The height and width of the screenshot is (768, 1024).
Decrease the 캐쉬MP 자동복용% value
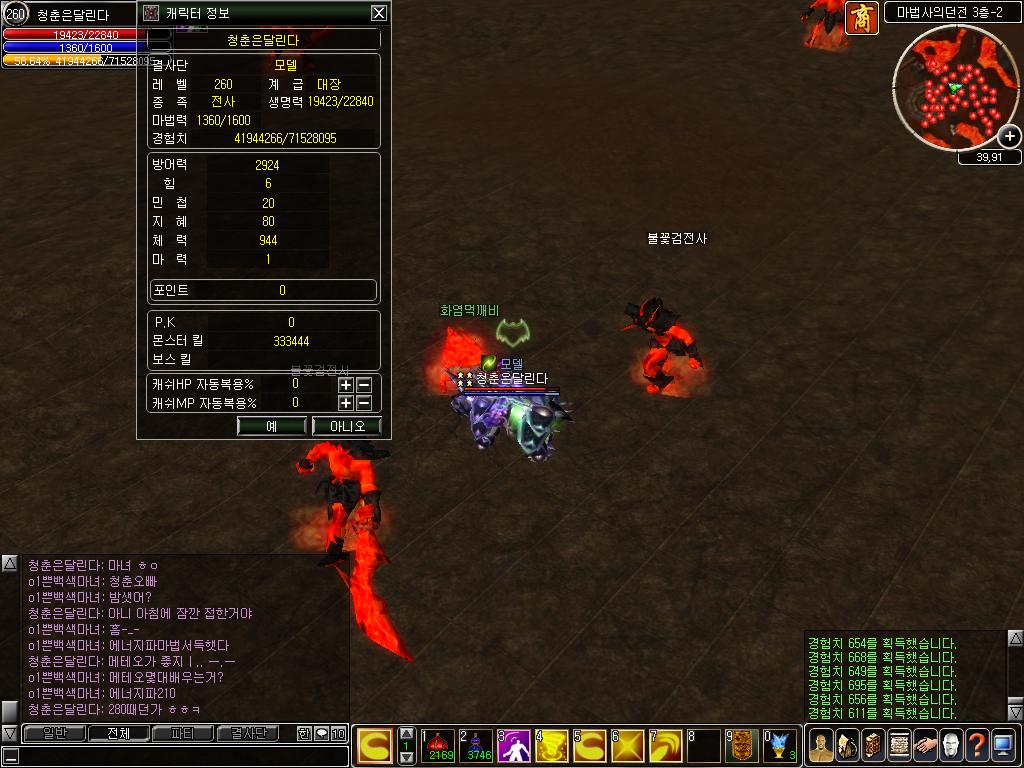point(364,403)
